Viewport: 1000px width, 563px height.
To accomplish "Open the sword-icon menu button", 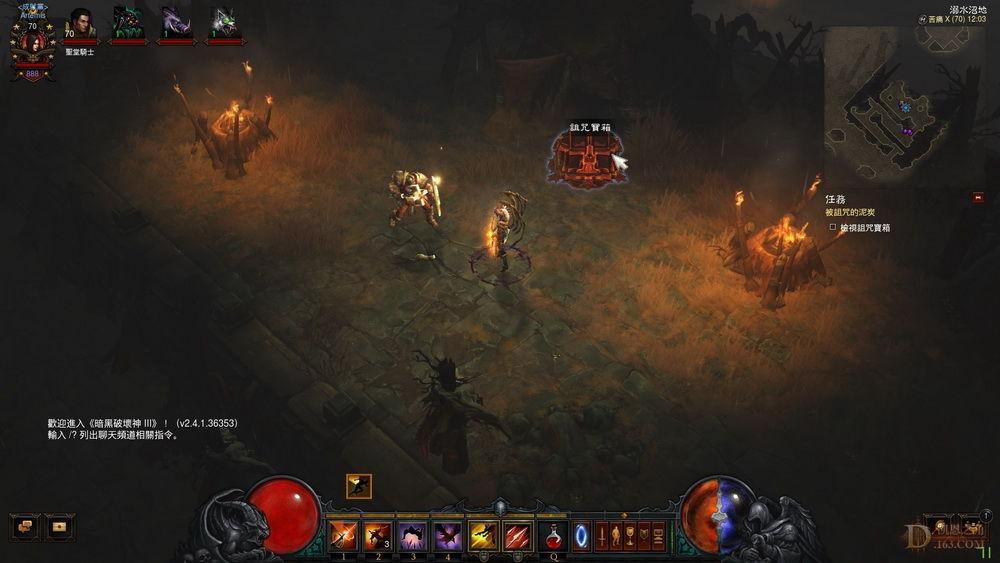I will [x=600, y=536].
